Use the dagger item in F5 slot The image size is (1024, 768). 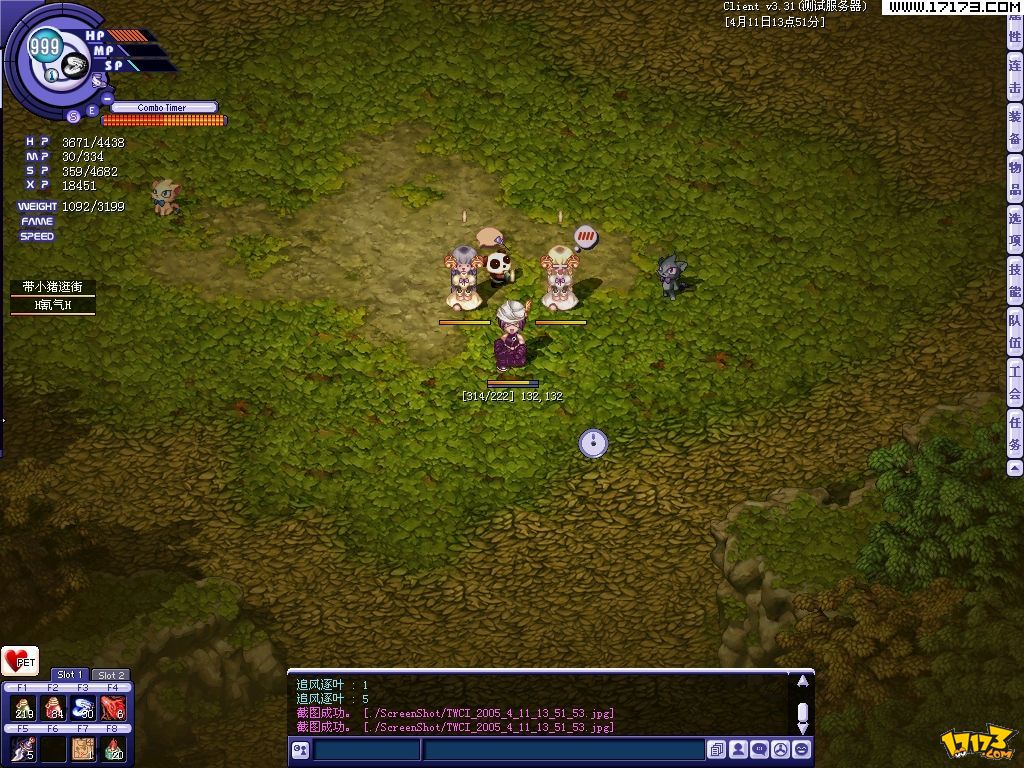[23, 748]
